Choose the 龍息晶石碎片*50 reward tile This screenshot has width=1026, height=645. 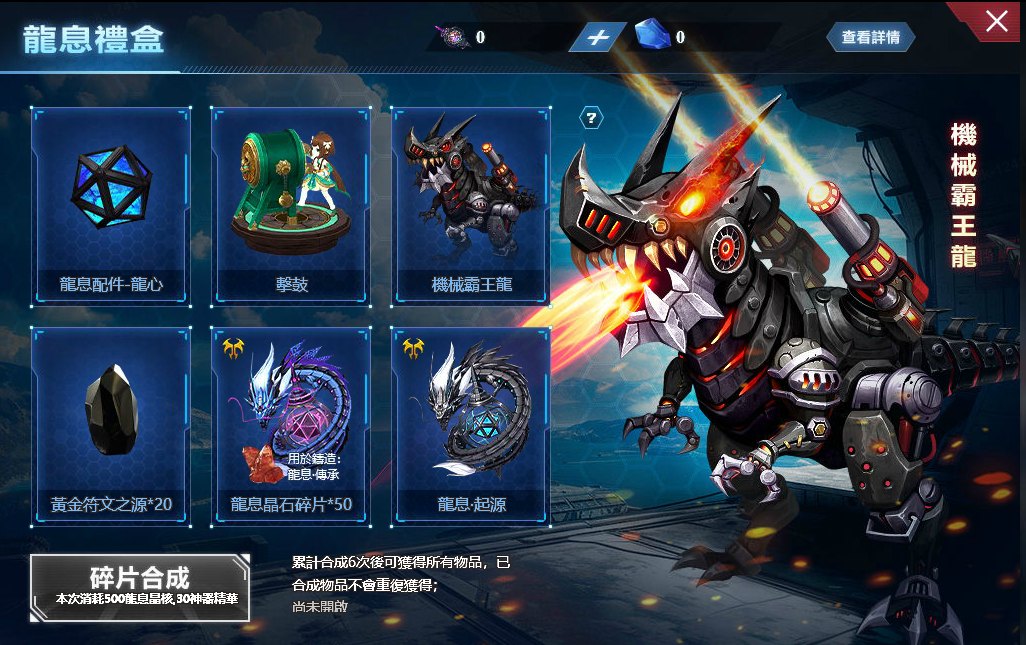tap(291, 425)
